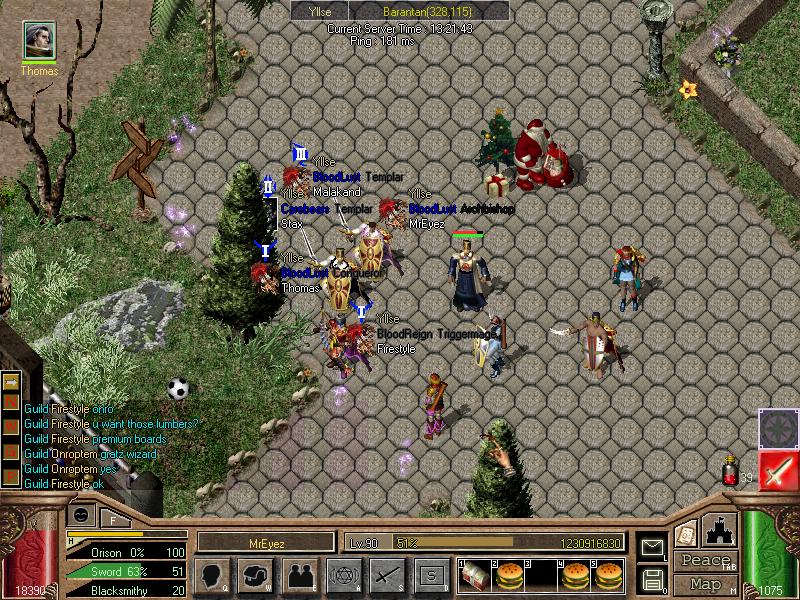This screenshot has width=800, height=600.
Task: Select the wrapped bundle in hotbar slot 1
Action: pos(475,575)
